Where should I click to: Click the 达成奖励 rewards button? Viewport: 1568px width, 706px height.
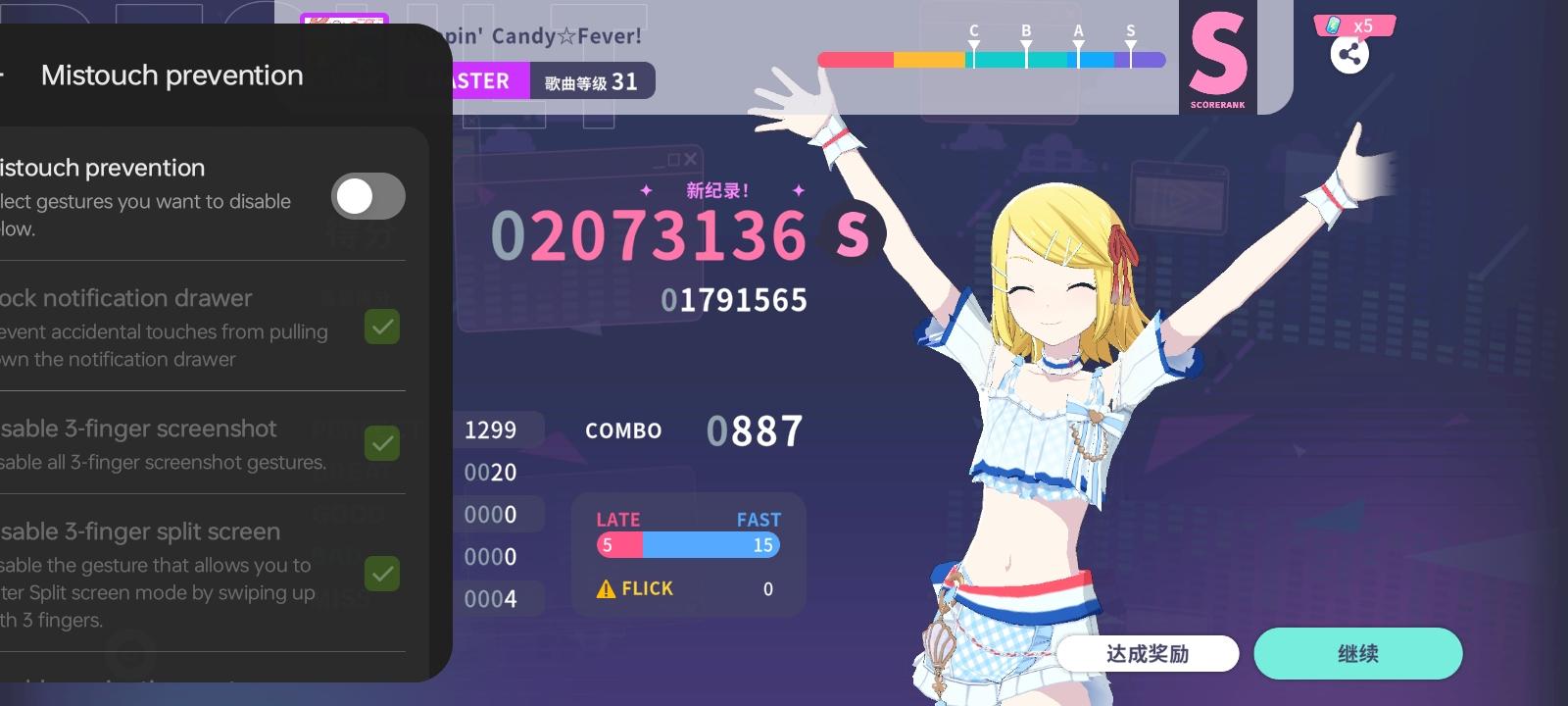point(1147,653)
